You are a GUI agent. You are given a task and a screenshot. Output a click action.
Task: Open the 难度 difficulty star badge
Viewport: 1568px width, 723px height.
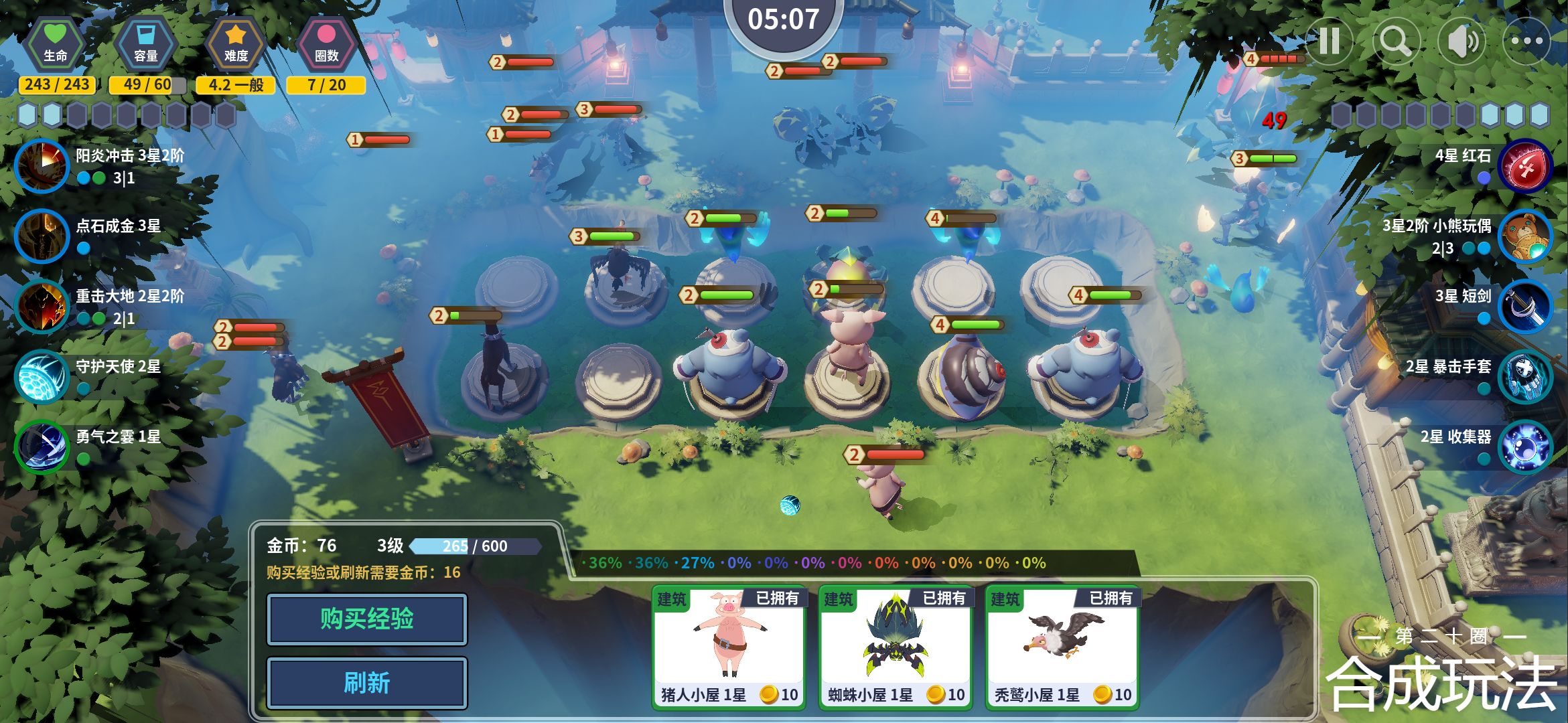[235, 44]
